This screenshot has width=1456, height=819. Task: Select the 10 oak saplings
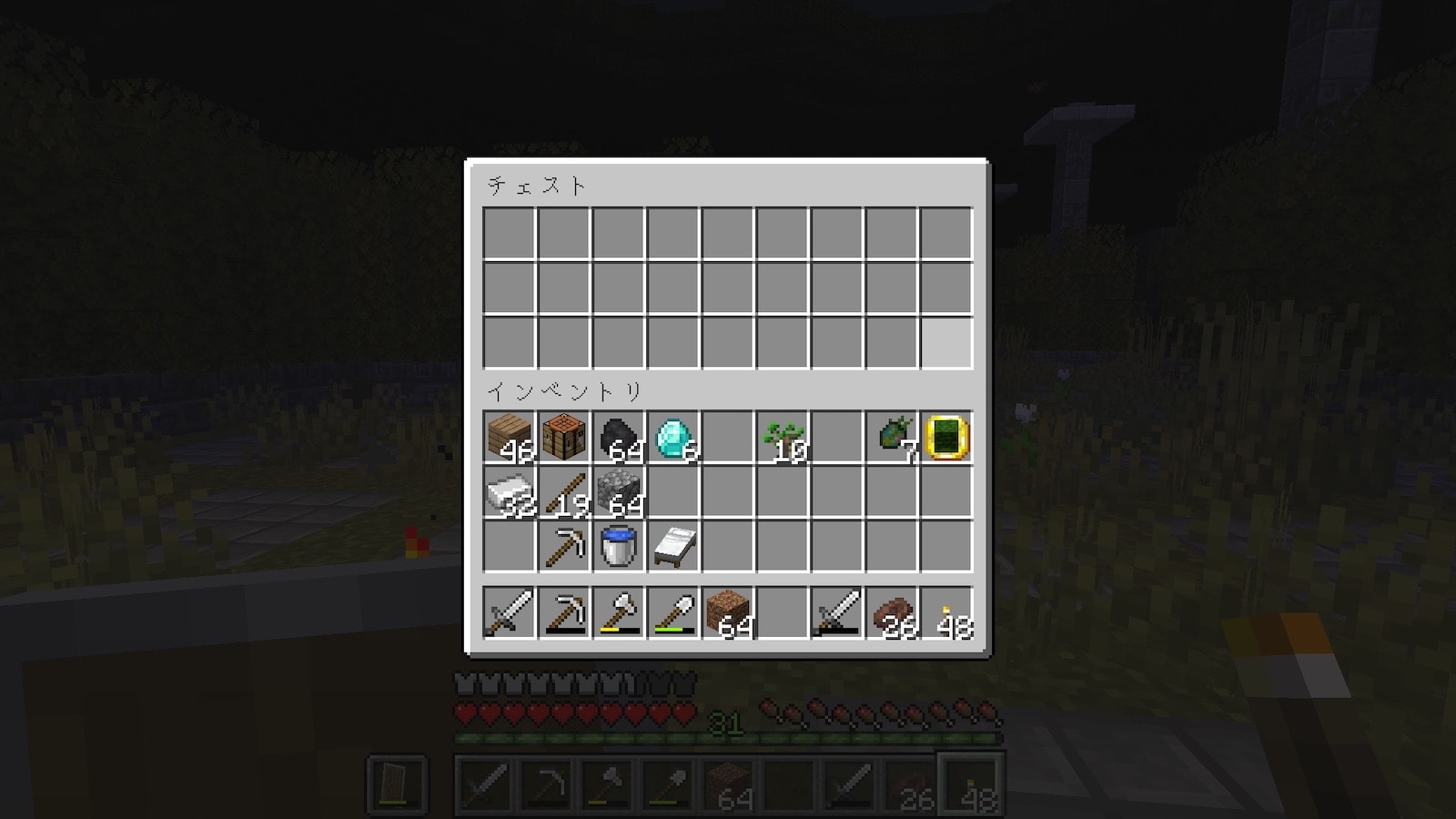click(x=782, y=438)
